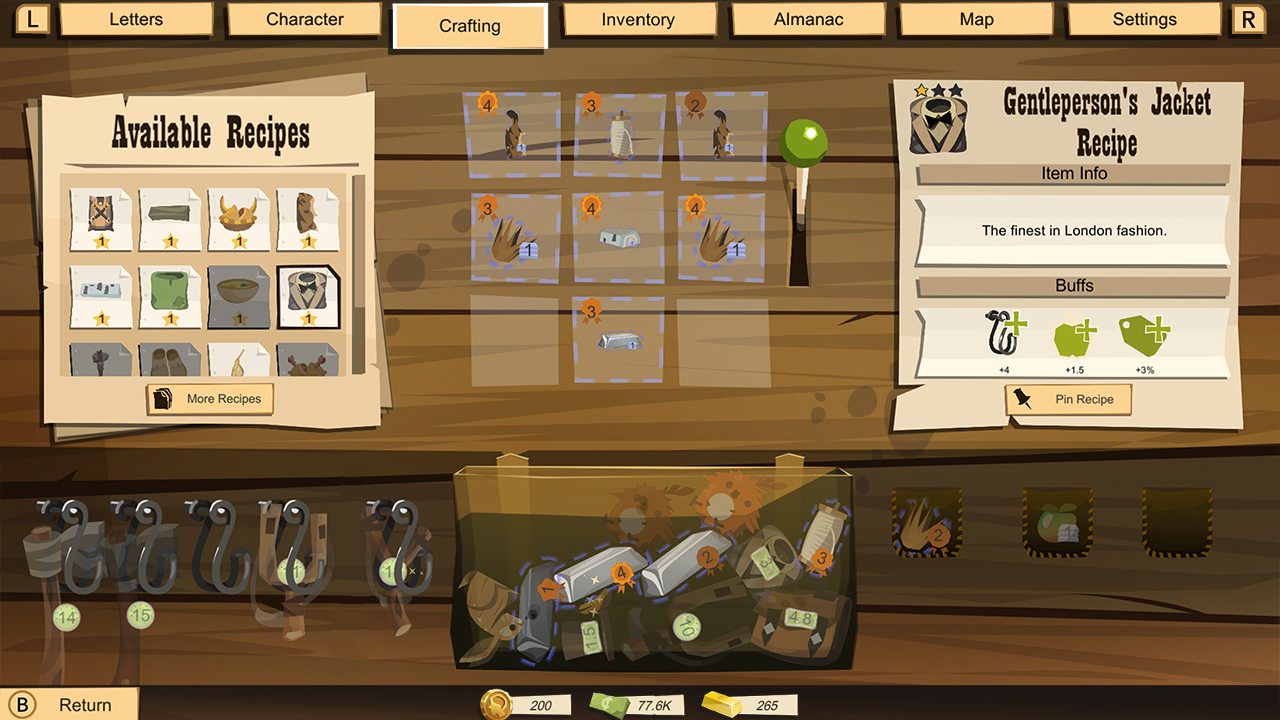Screen dimensions: 1280x720
Task: Click the Pin Recipe button
Action: click(1068, 399)
